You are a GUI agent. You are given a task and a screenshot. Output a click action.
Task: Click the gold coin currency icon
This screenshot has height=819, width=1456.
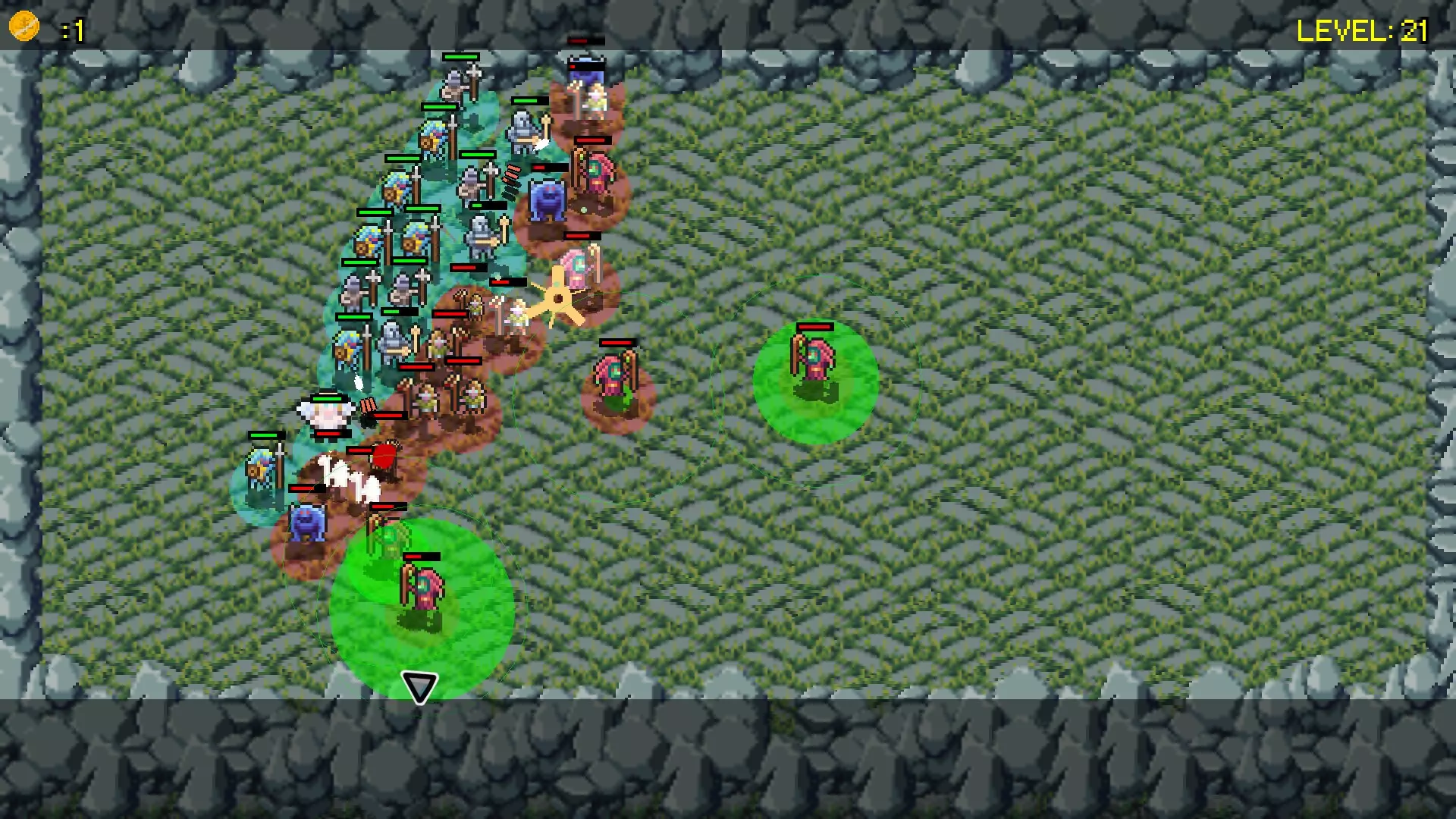(23, 24)
